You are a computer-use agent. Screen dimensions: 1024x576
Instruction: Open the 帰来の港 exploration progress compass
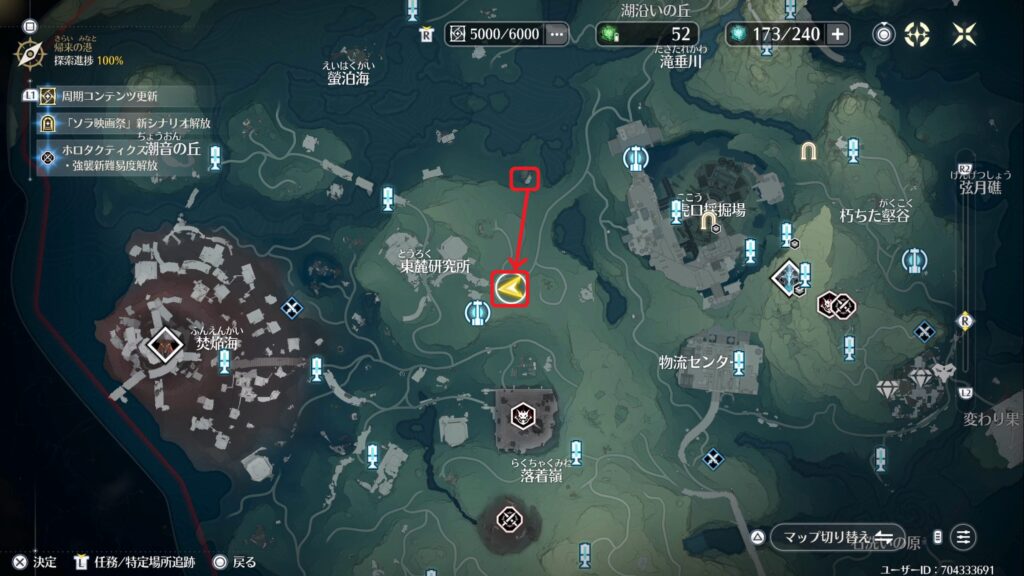click(31, 52)
